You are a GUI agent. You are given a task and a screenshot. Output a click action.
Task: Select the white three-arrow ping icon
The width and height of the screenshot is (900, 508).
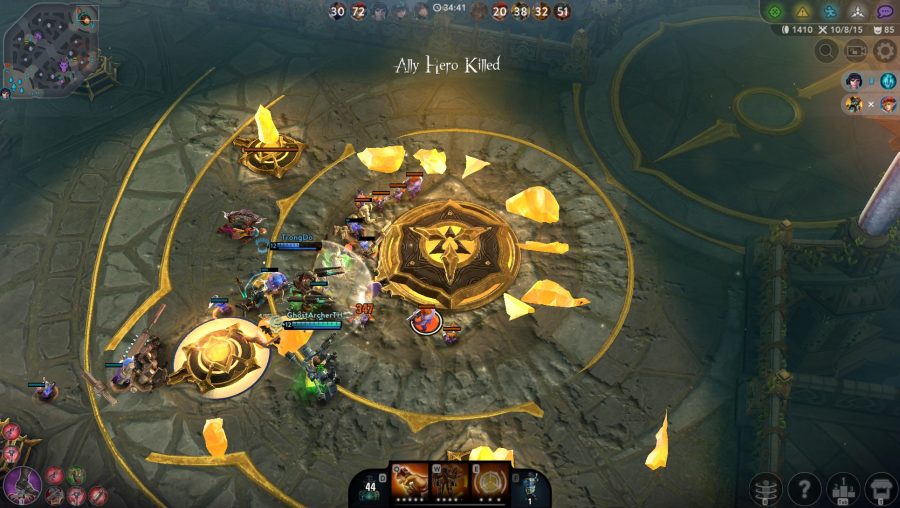(x=857, y=12)
